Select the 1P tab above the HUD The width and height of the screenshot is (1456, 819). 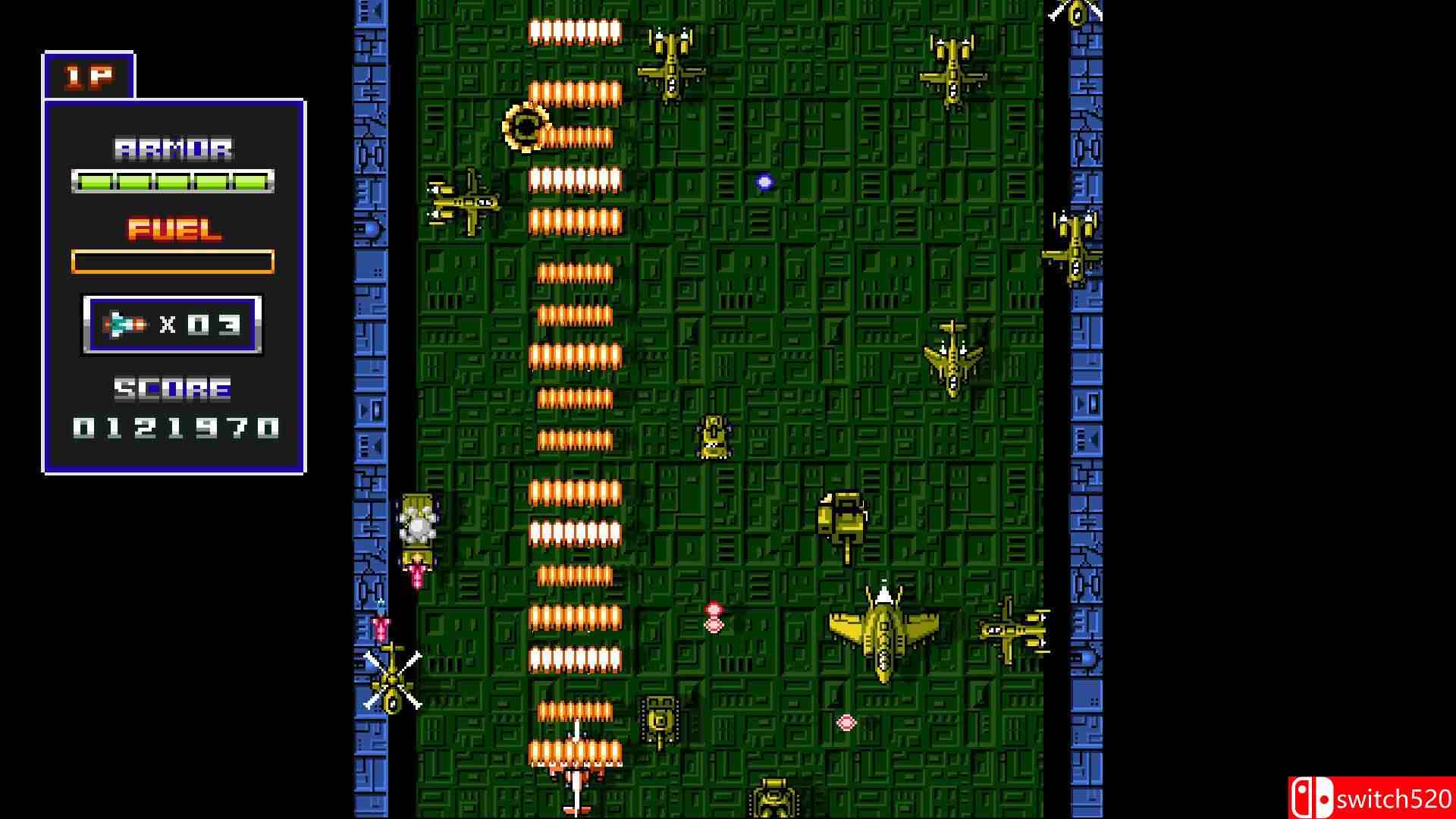coord(89,76)
